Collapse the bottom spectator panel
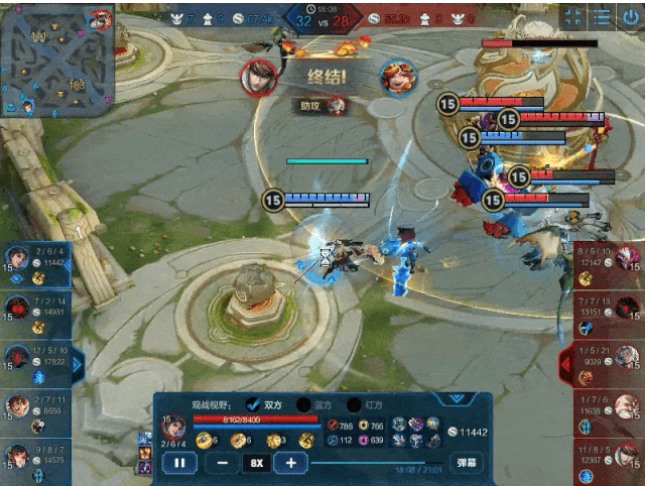 tap(456, 398)
